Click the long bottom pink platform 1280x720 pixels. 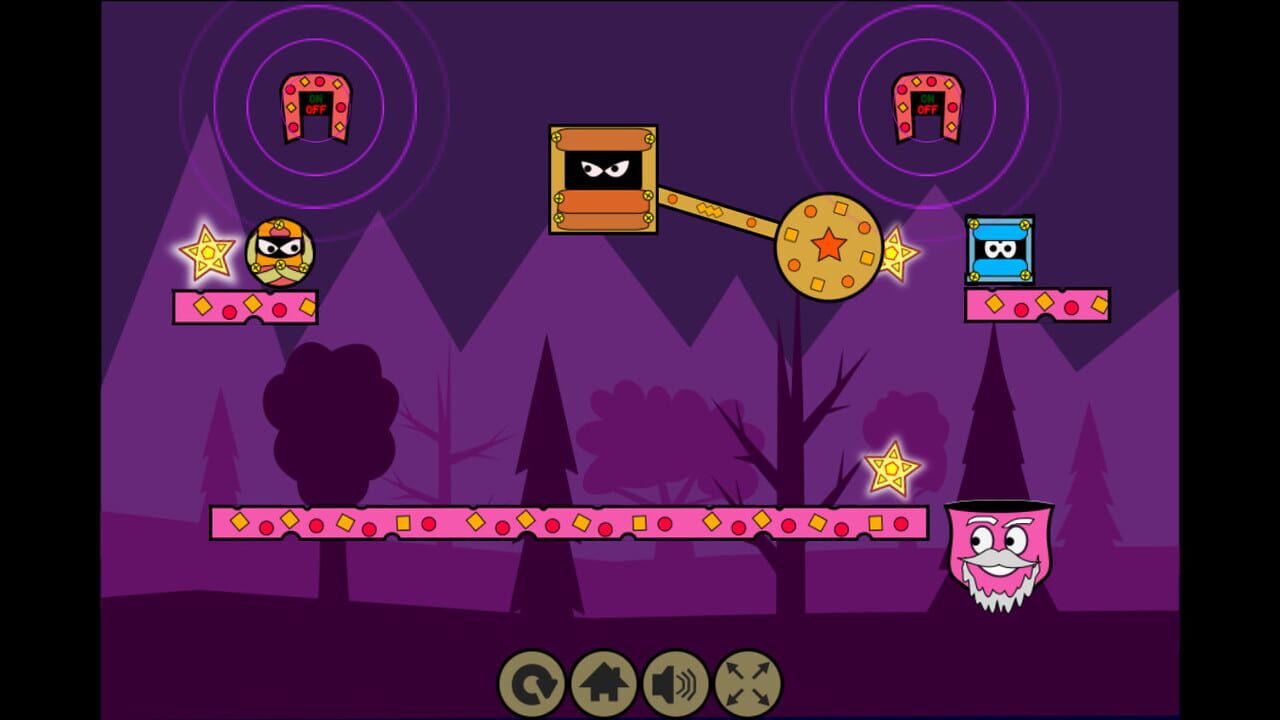pyautogui.click(x=570, y=523)
